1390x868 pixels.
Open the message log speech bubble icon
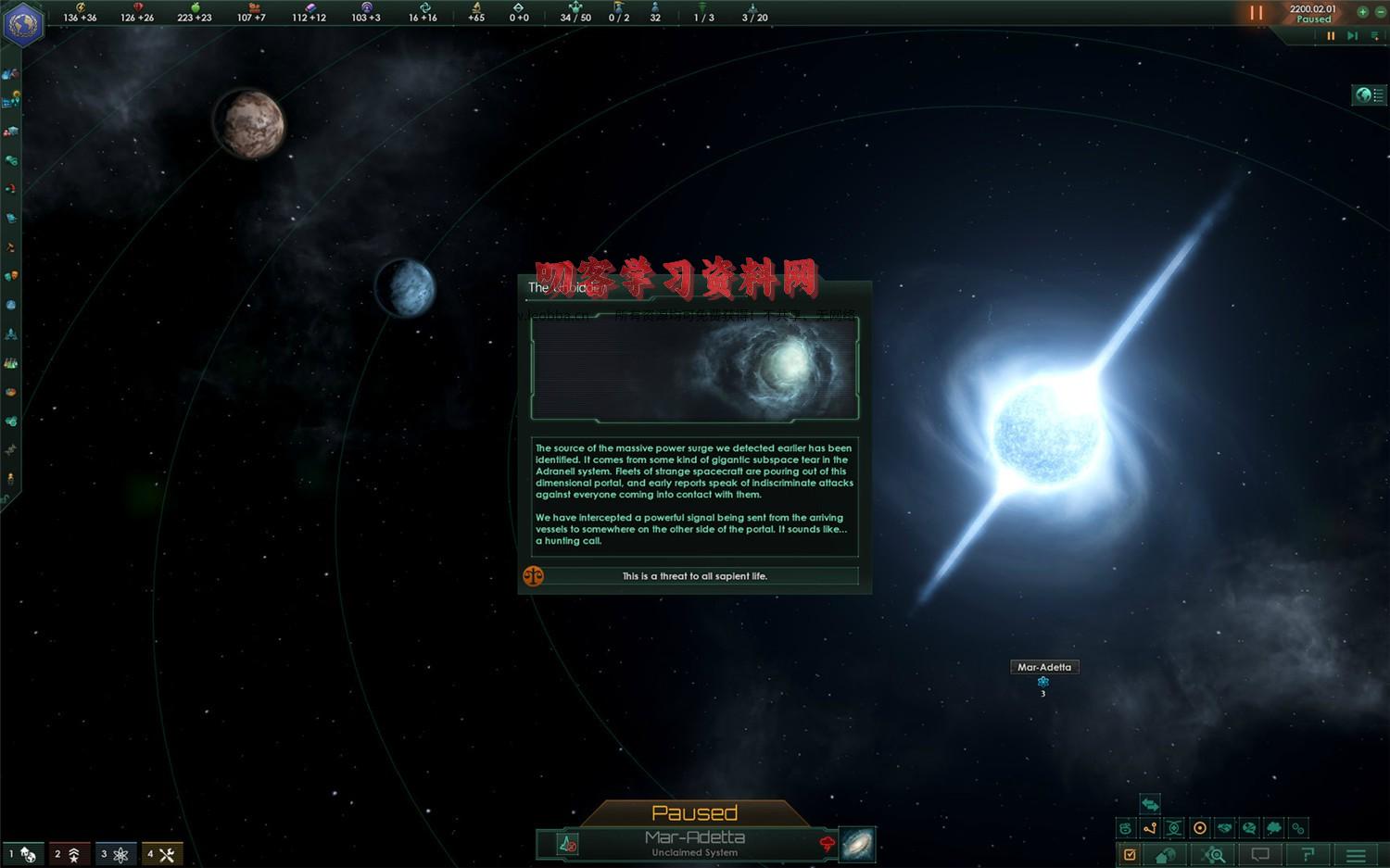point(1260,855)
